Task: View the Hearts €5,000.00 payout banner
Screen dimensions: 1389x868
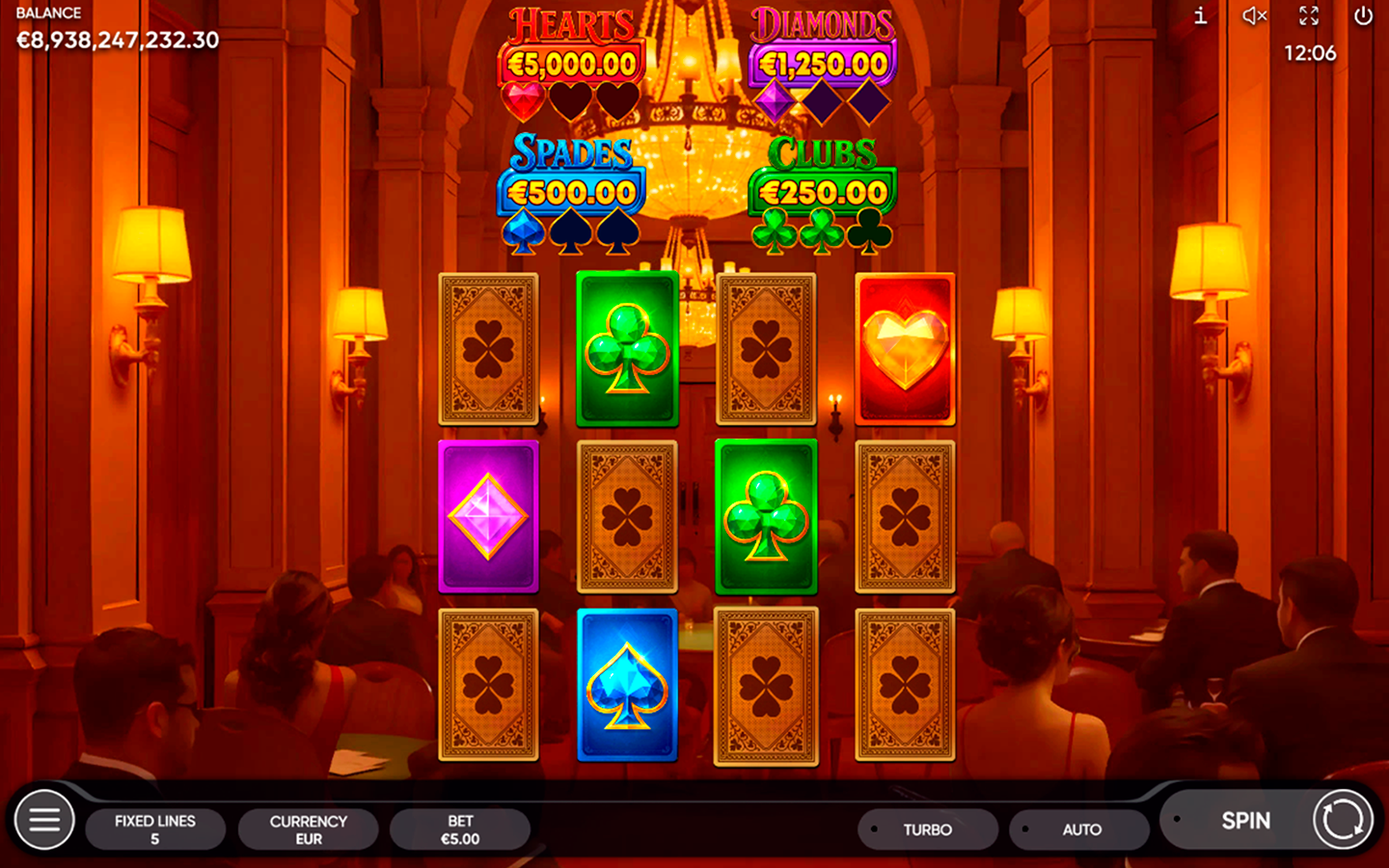Action: tap(569, 60)
